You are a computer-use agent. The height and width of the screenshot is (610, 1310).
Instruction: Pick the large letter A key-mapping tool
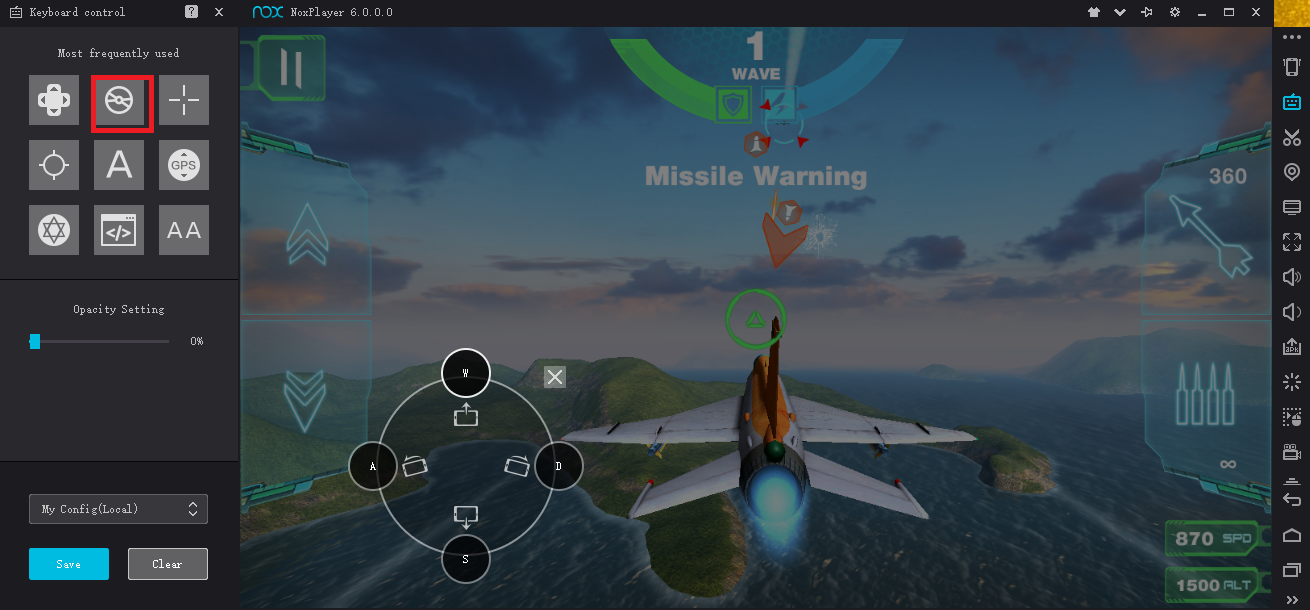119,165
